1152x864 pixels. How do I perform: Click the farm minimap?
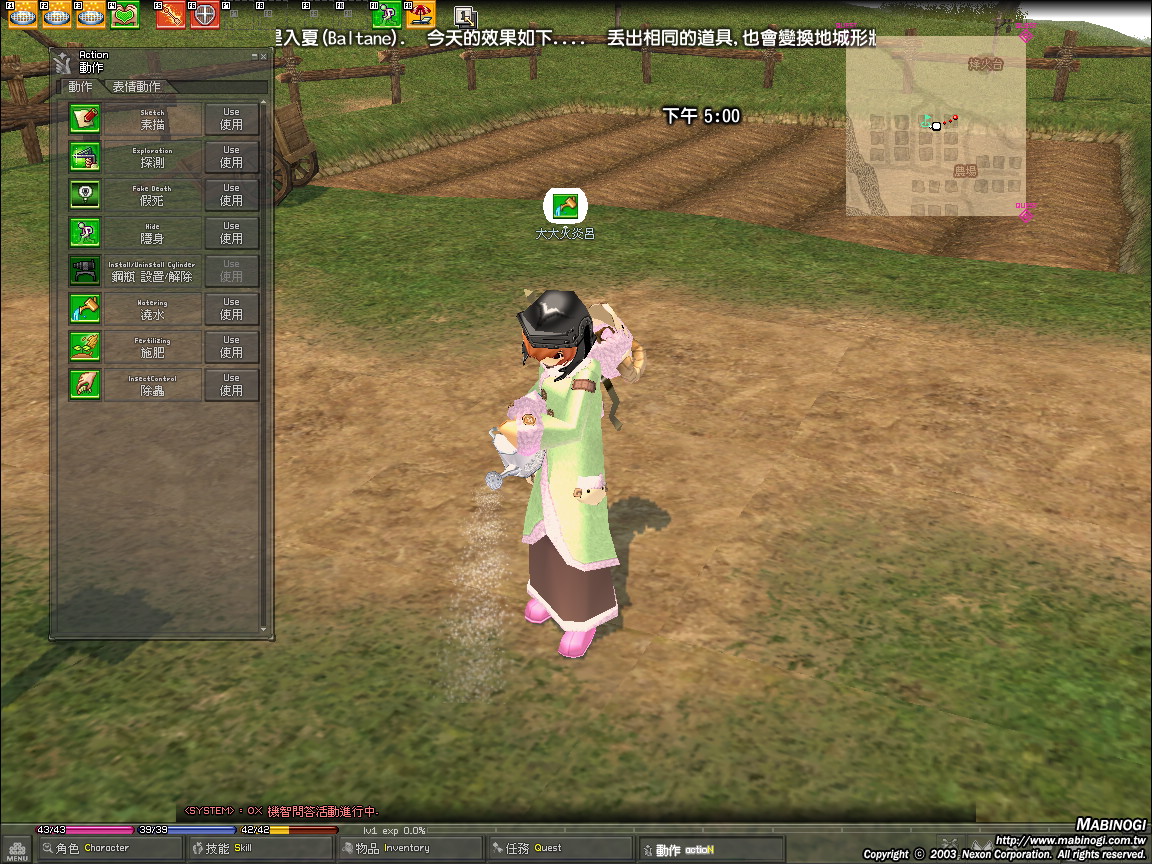click(x=935, y=126)
